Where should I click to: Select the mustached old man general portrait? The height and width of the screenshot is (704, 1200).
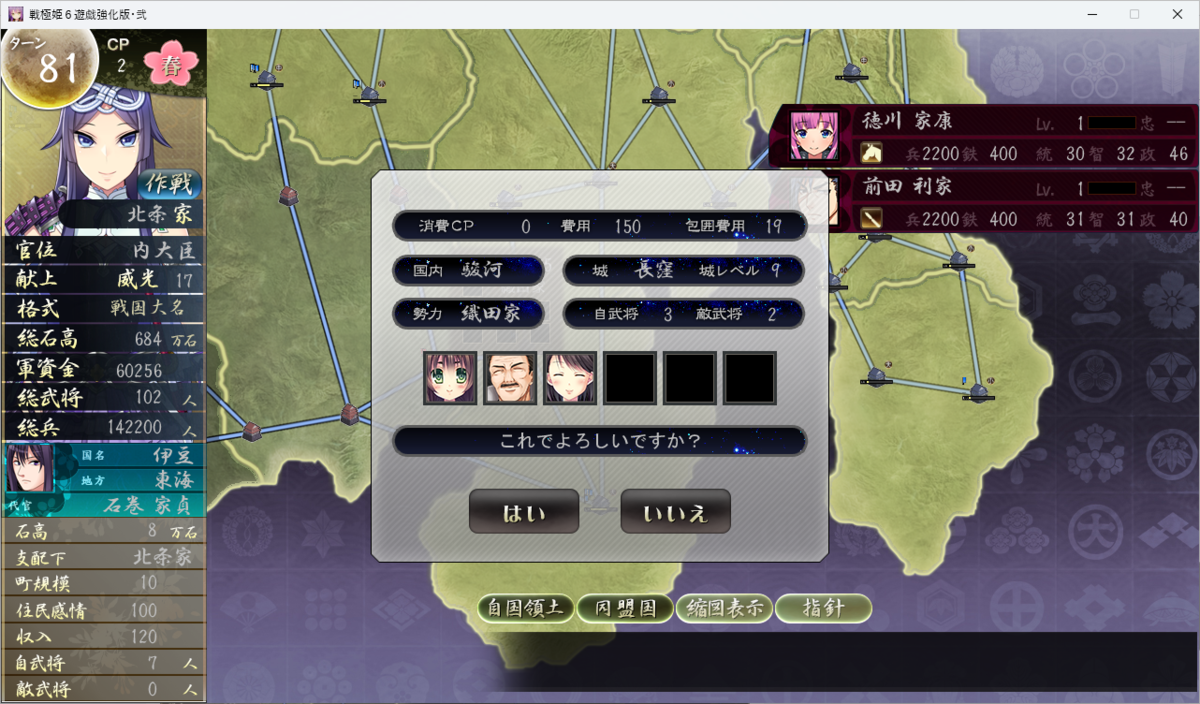[x=510, y=378]
